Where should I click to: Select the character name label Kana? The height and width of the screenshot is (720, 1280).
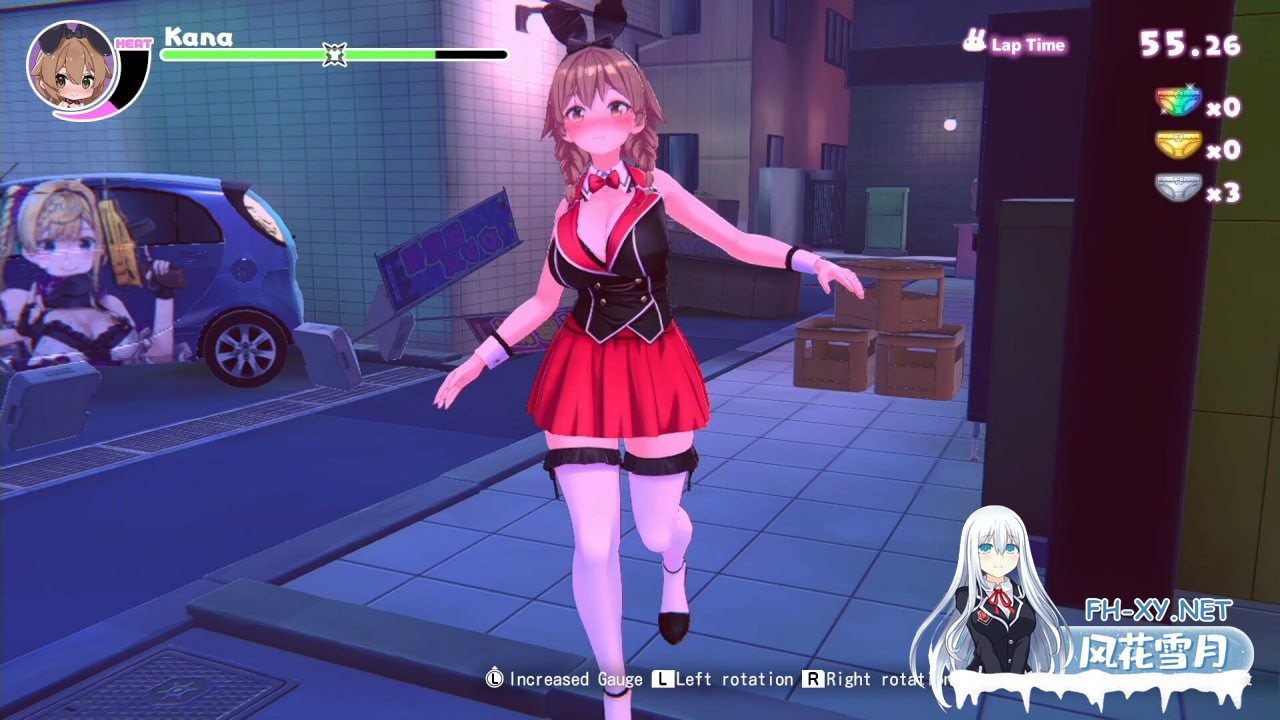(200, 38)
